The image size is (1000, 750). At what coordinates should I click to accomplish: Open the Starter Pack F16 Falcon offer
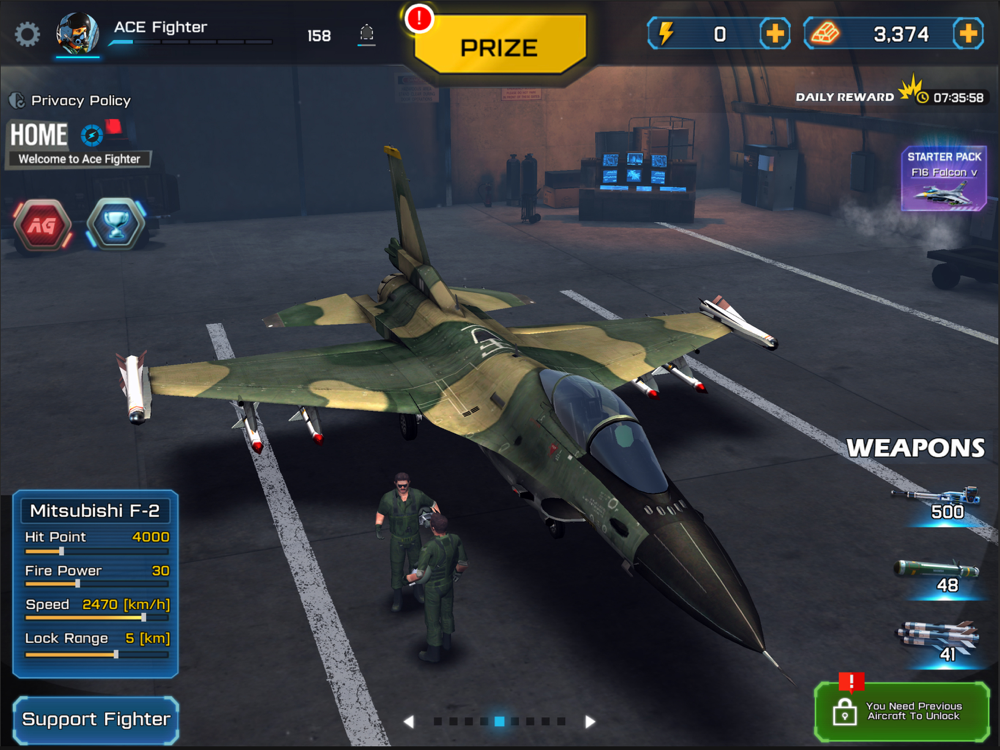944,180
